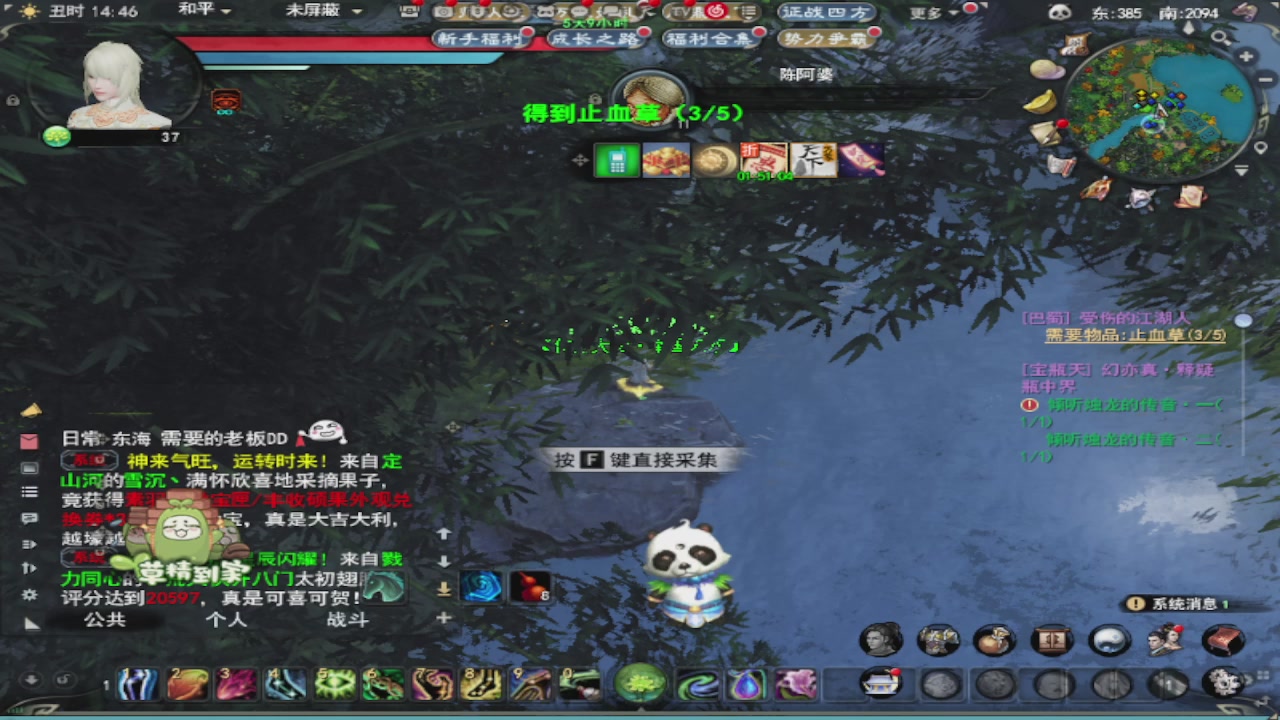Switch to the 个人 chat tab
Screen dimensions: 1280x720
pyautogui.click(x=225, y=620)
